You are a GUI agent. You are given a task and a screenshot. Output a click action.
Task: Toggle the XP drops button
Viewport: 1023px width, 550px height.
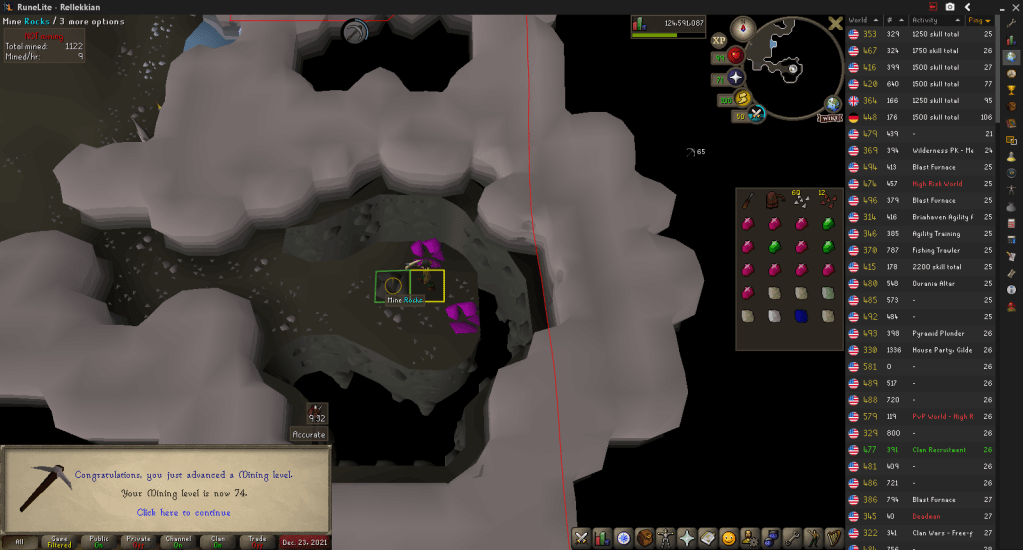(719, 41)
